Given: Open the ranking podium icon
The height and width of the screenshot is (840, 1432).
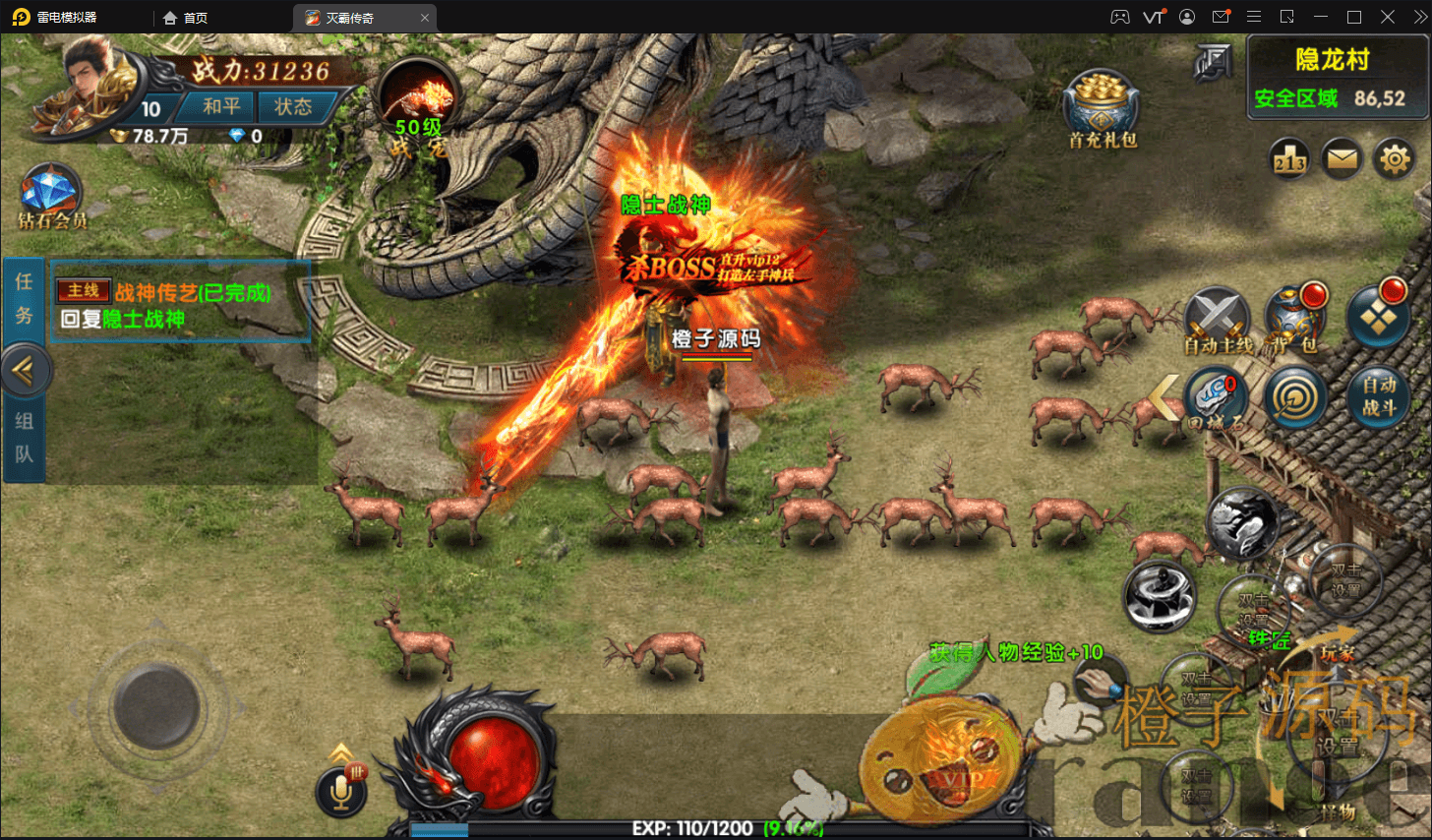Looking at the screenshot, I should [x=1289, y=158].
